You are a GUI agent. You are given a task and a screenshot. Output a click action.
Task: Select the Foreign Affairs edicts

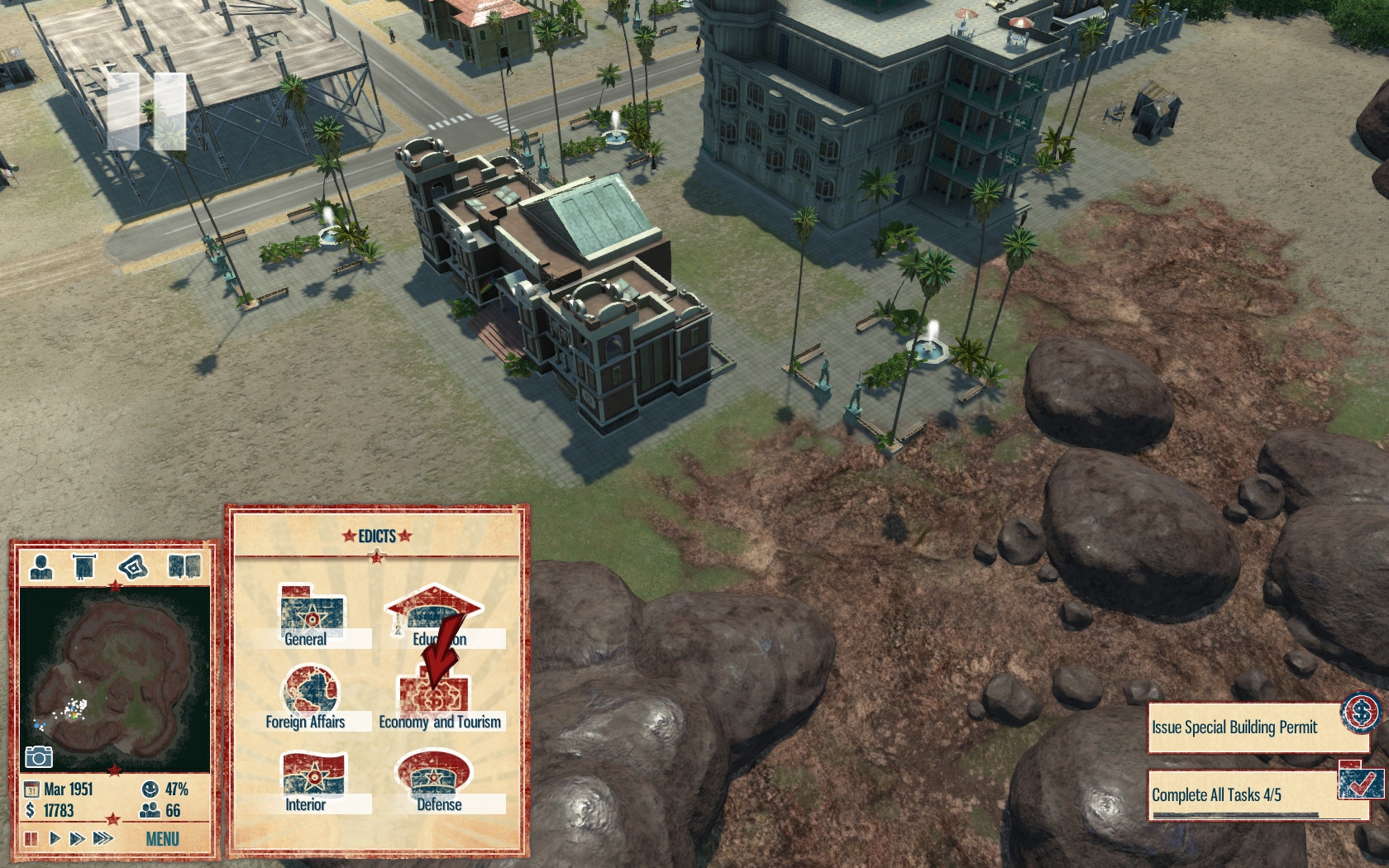click(x=310, y=697)
